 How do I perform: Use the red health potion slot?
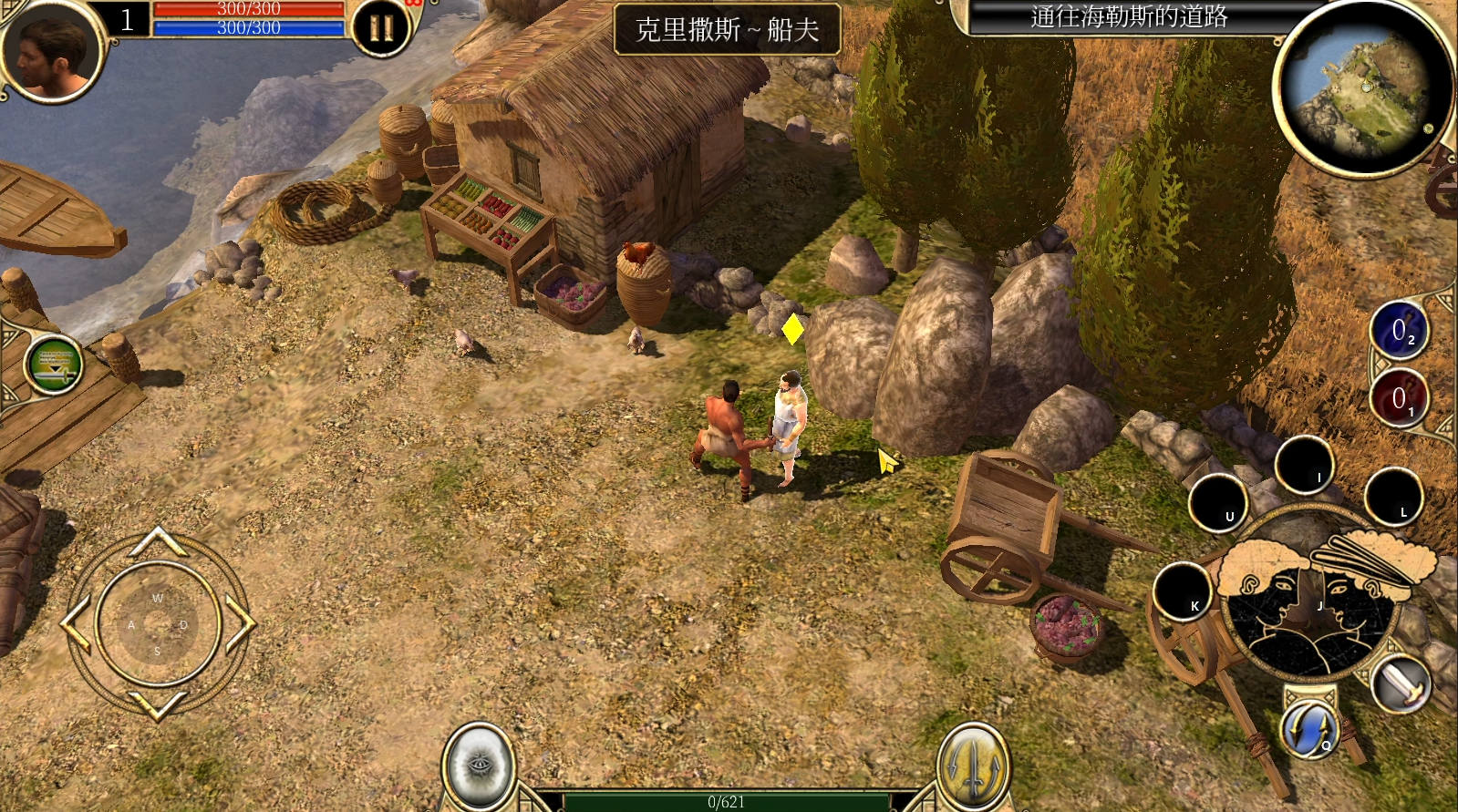pyautogui.click(x=1399, y=398)
